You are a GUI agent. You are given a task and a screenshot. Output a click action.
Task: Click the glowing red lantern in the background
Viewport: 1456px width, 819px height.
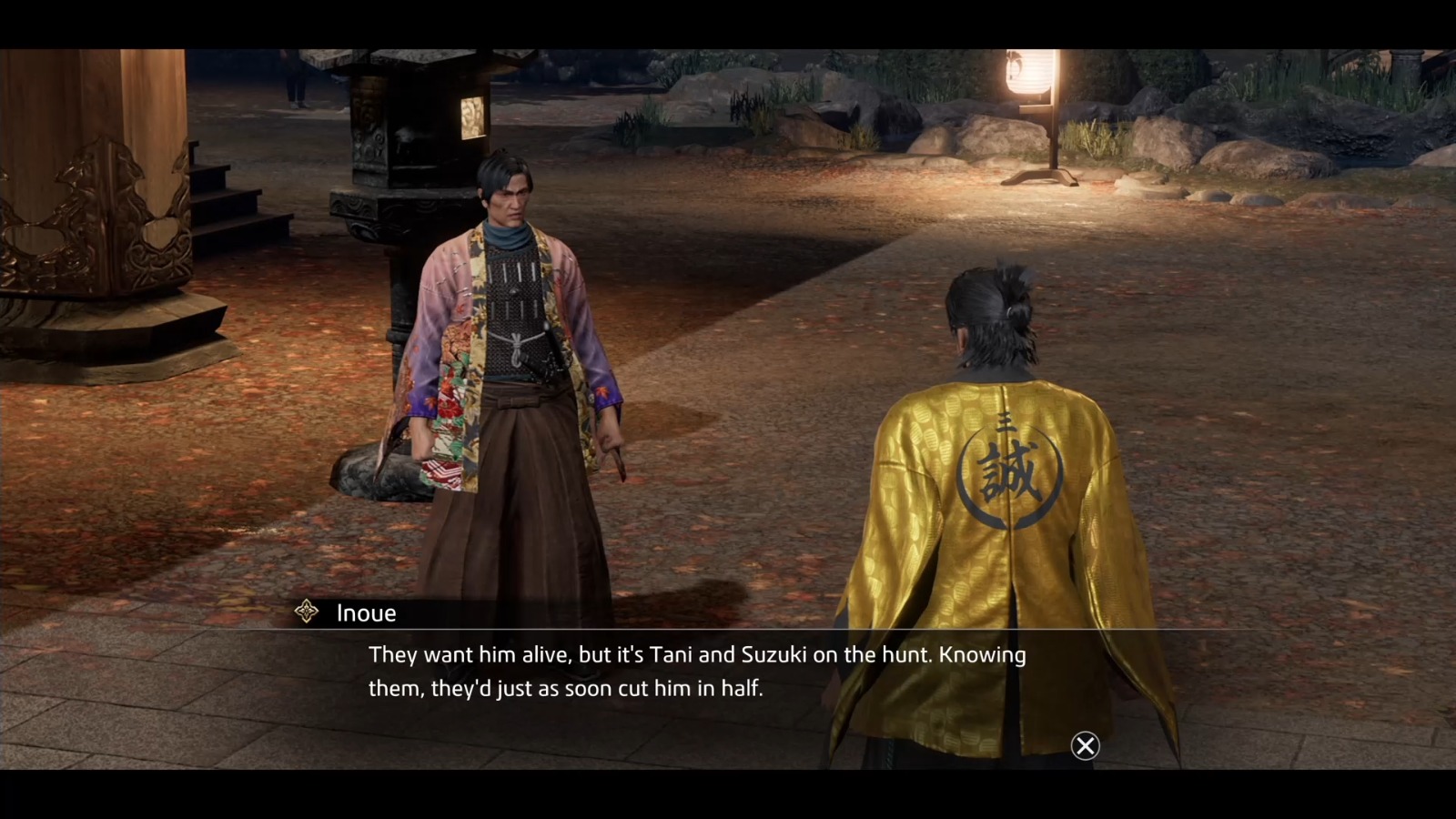coord(1028,73)
